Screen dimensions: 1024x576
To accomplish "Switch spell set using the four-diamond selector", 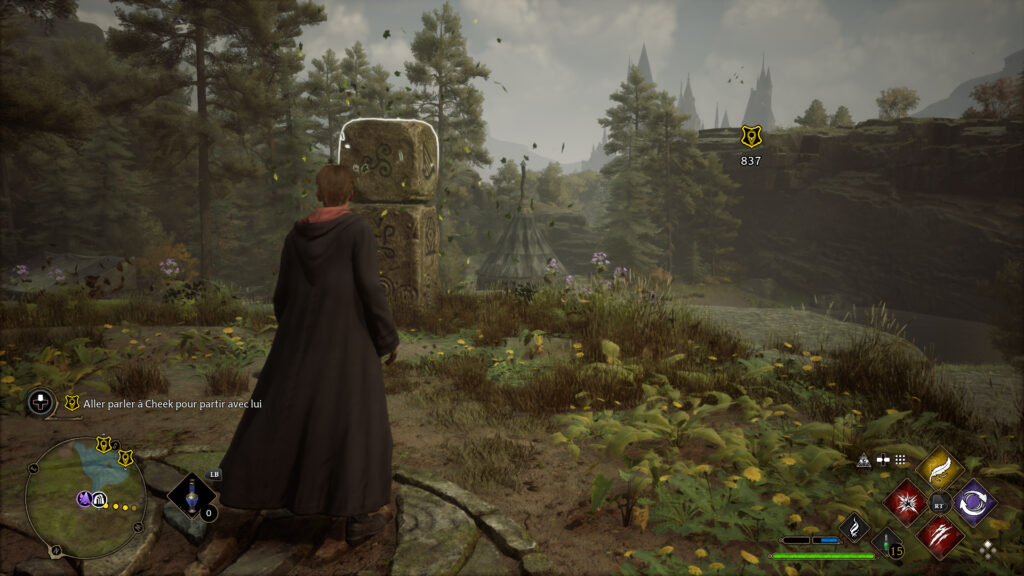I will 988,549.
